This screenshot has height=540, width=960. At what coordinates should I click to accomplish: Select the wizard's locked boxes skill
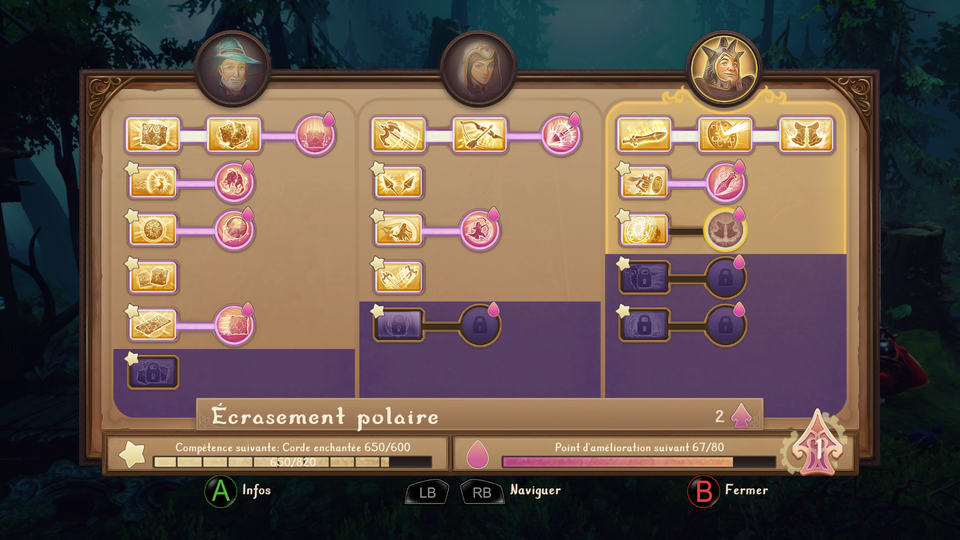point(153,372)
